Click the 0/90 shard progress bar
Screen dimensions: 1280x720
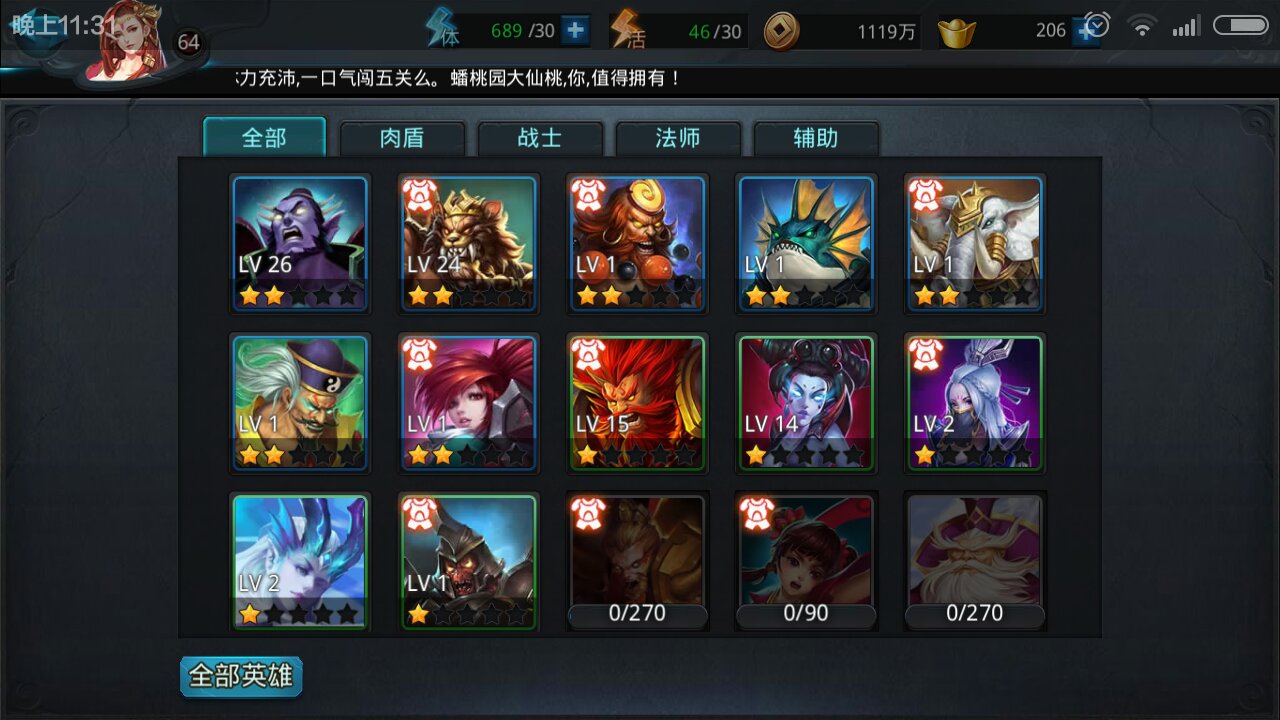806,614
